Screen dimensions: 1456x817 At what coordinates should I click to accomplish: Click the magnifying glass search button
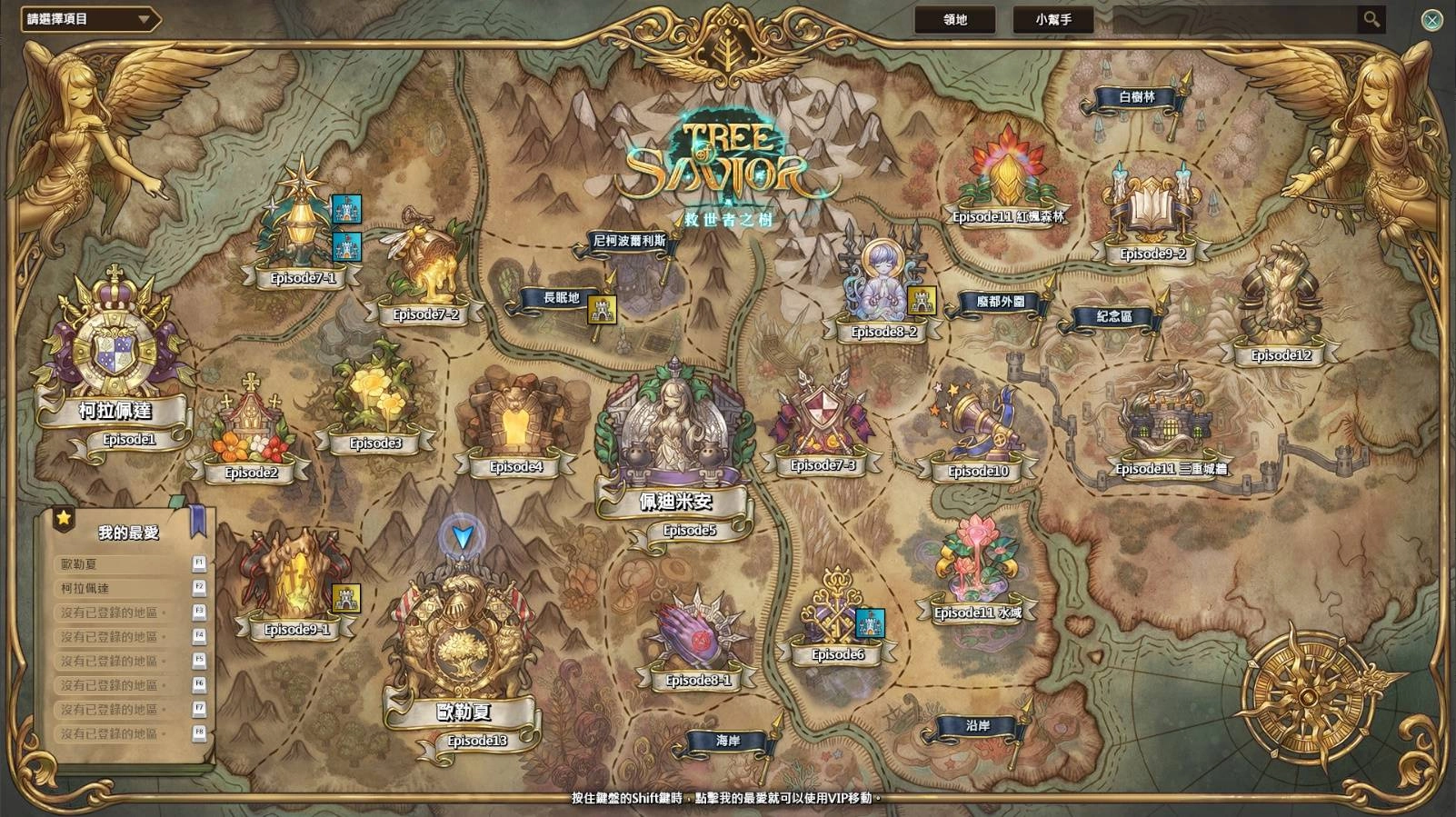(1371, 19)
